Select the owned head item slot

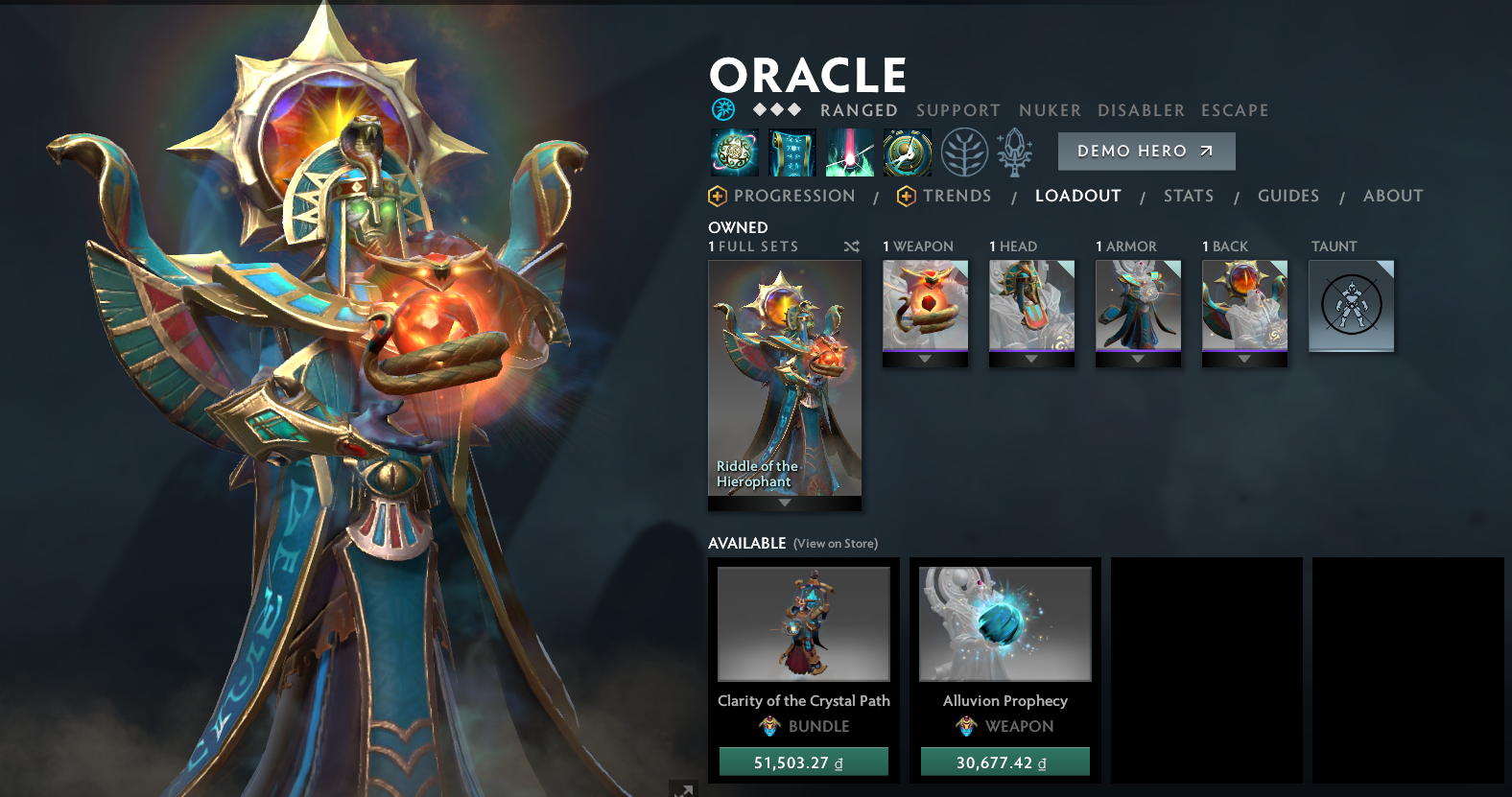coord(1031,305)
